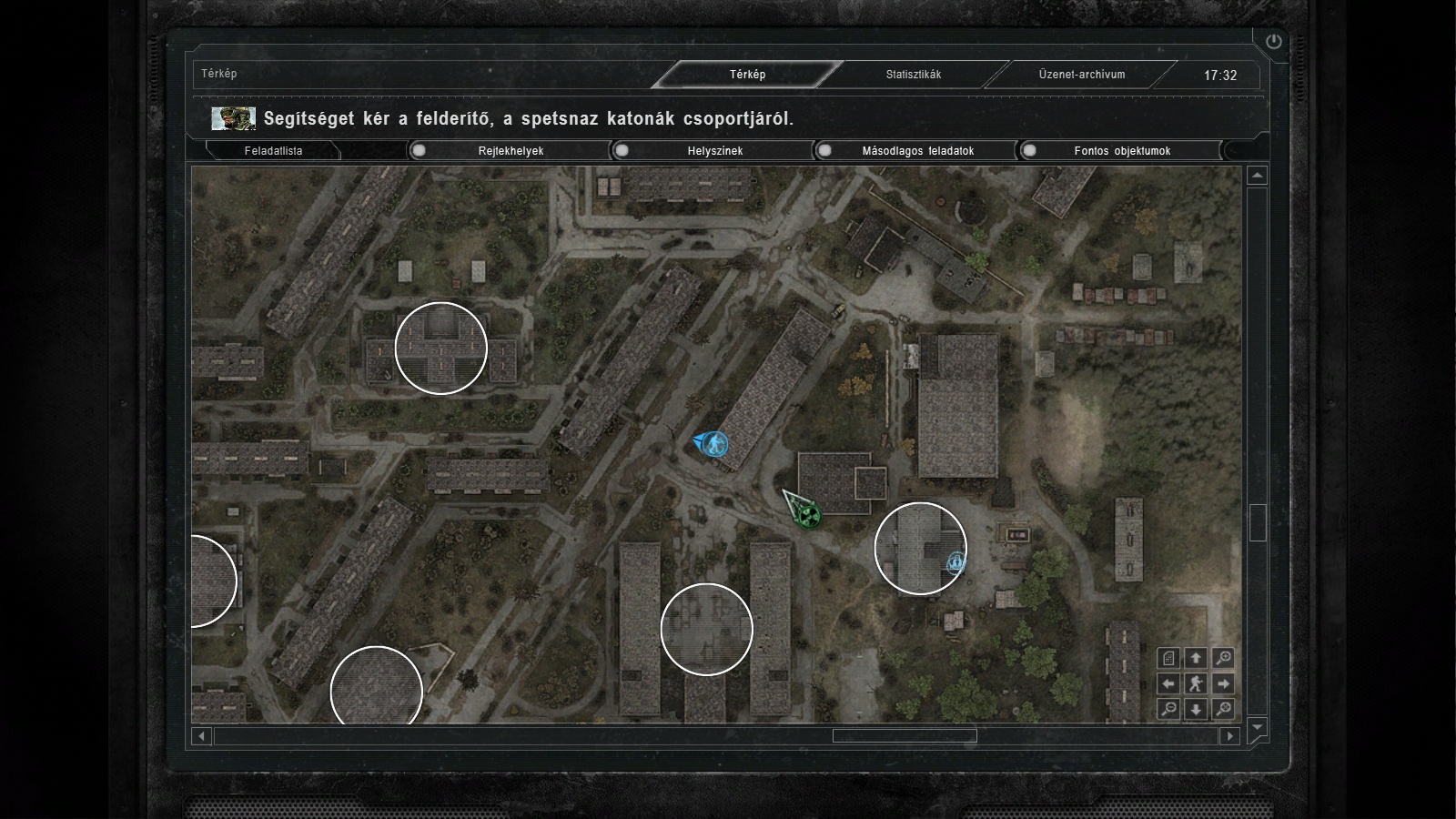Switch to the Statisztikák tab
1456x819 pixels.
tap(914, 75)
